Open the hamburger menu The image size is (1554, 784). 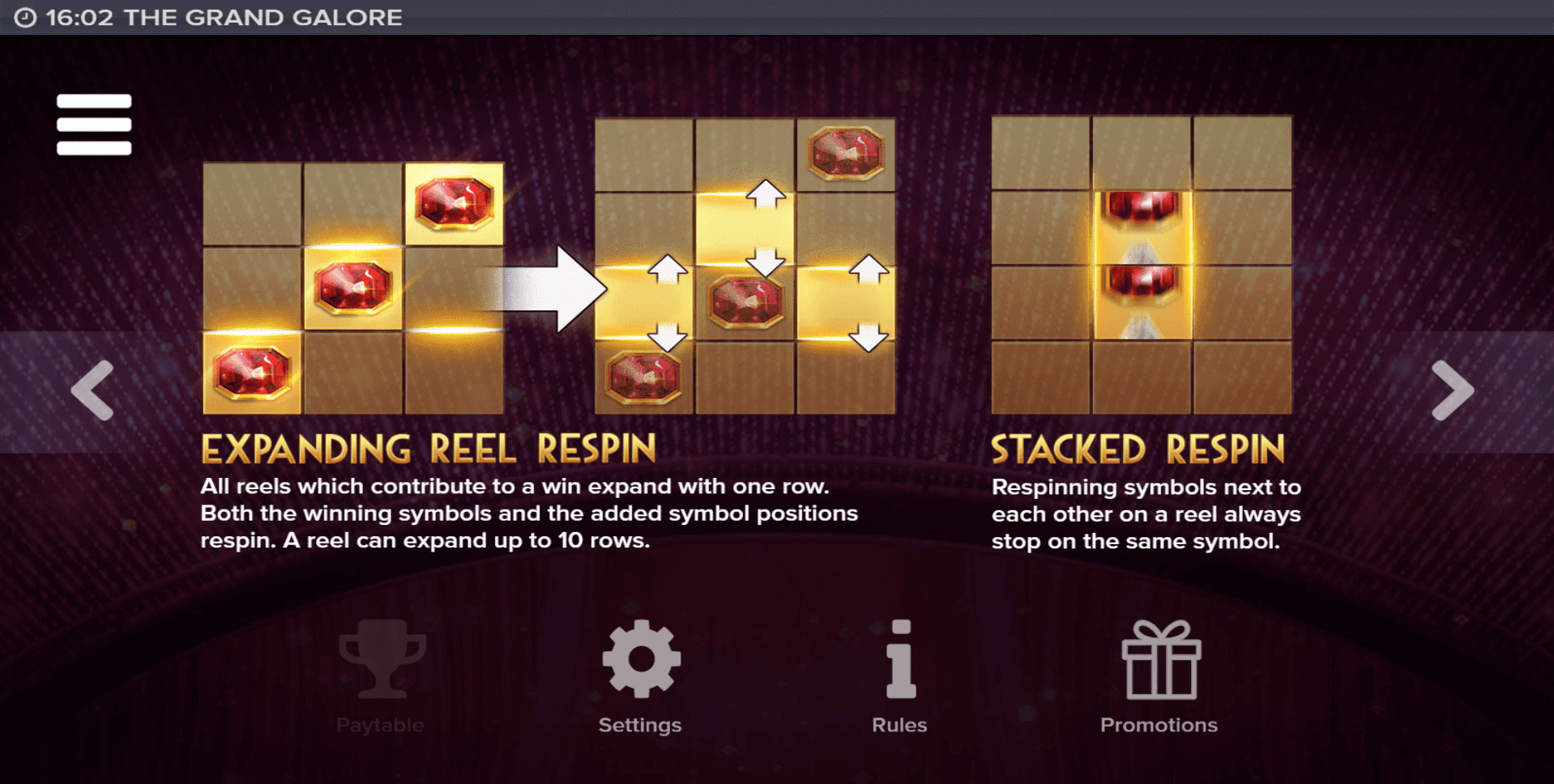tap(94, 124)
